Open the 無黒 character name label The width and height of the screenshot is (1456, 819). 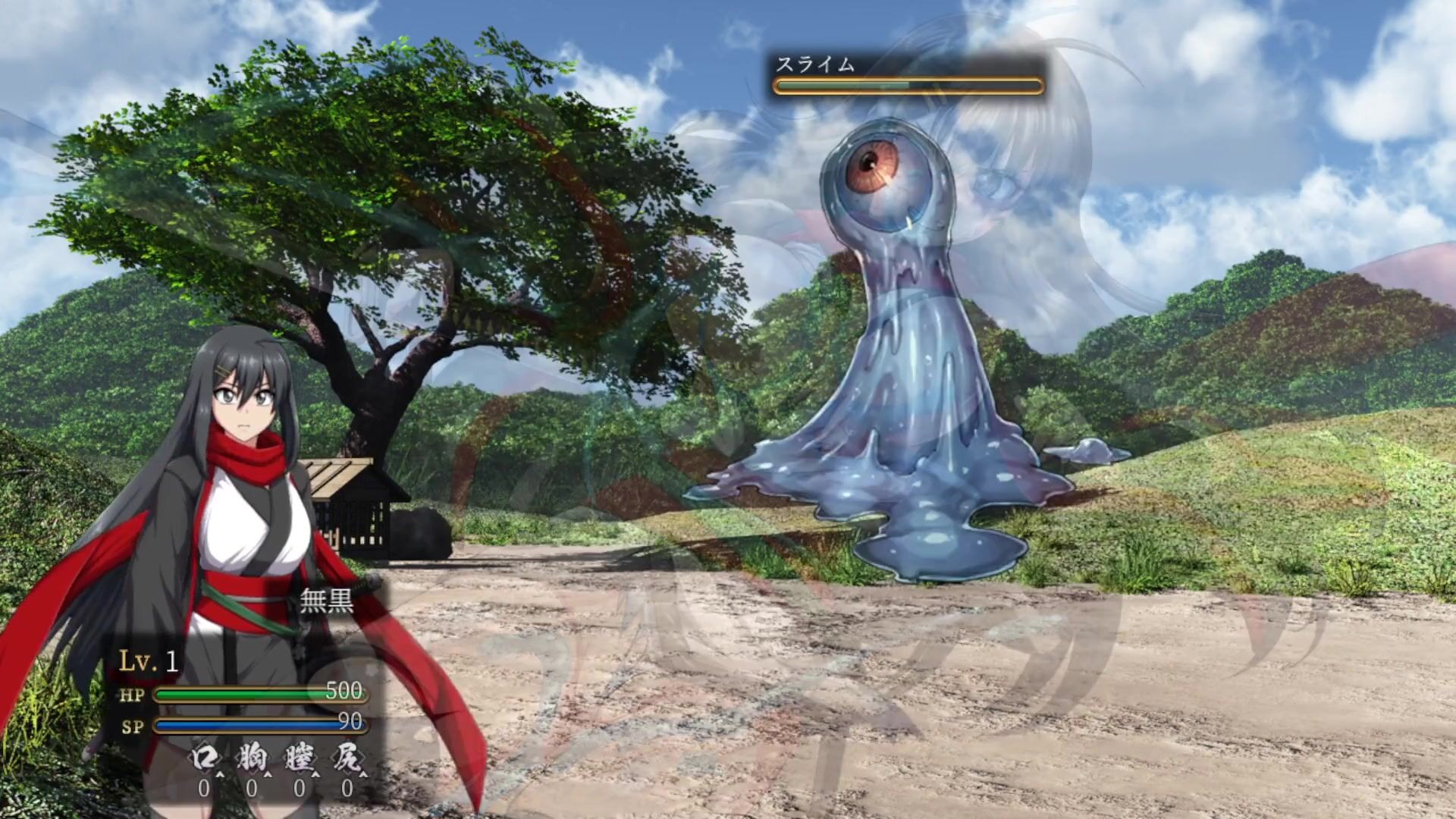click(x=327, y=601)
